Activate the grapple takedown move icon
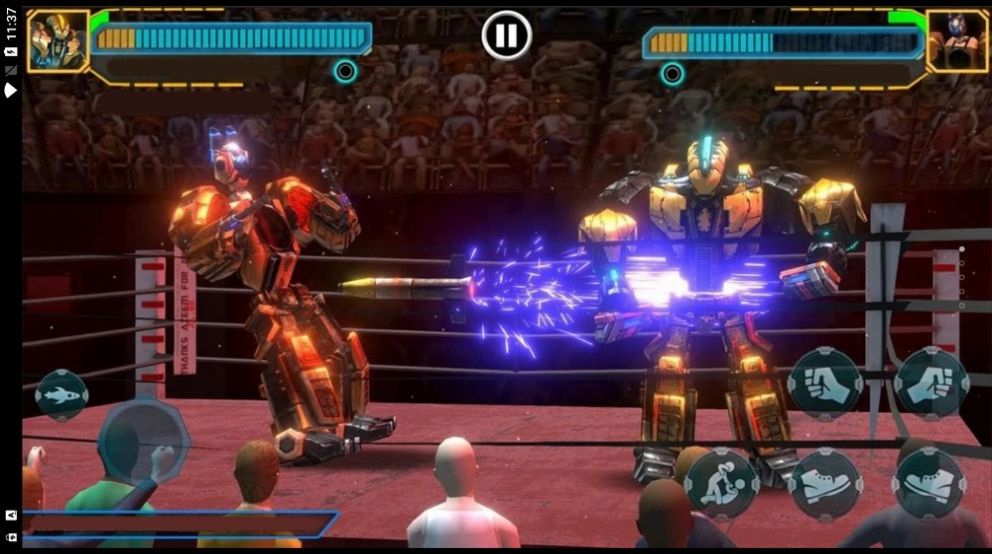992x554 pixels. [x=722, y=484]
